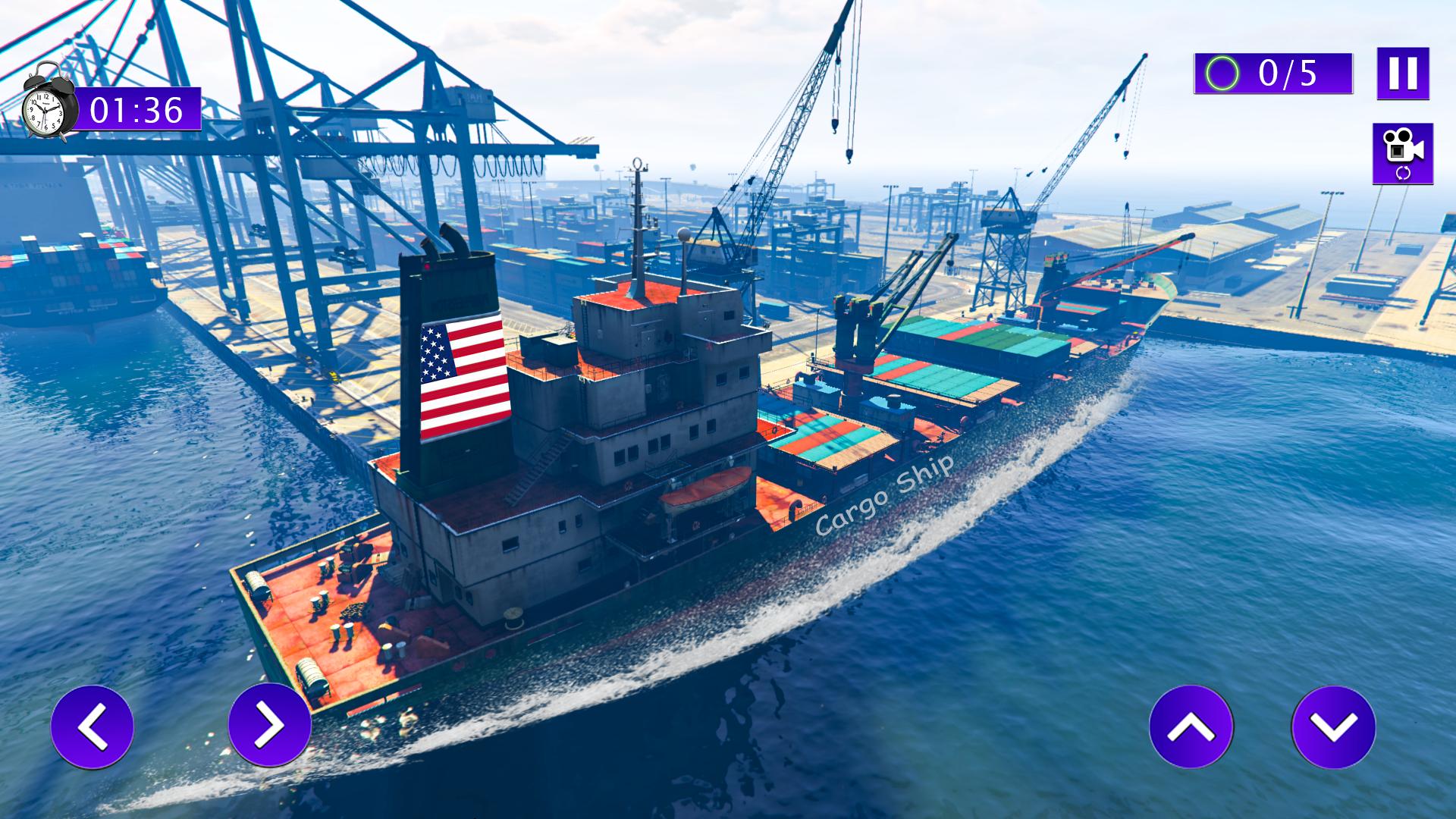Tap the down arrow to reverse

tap(1333, 726)
